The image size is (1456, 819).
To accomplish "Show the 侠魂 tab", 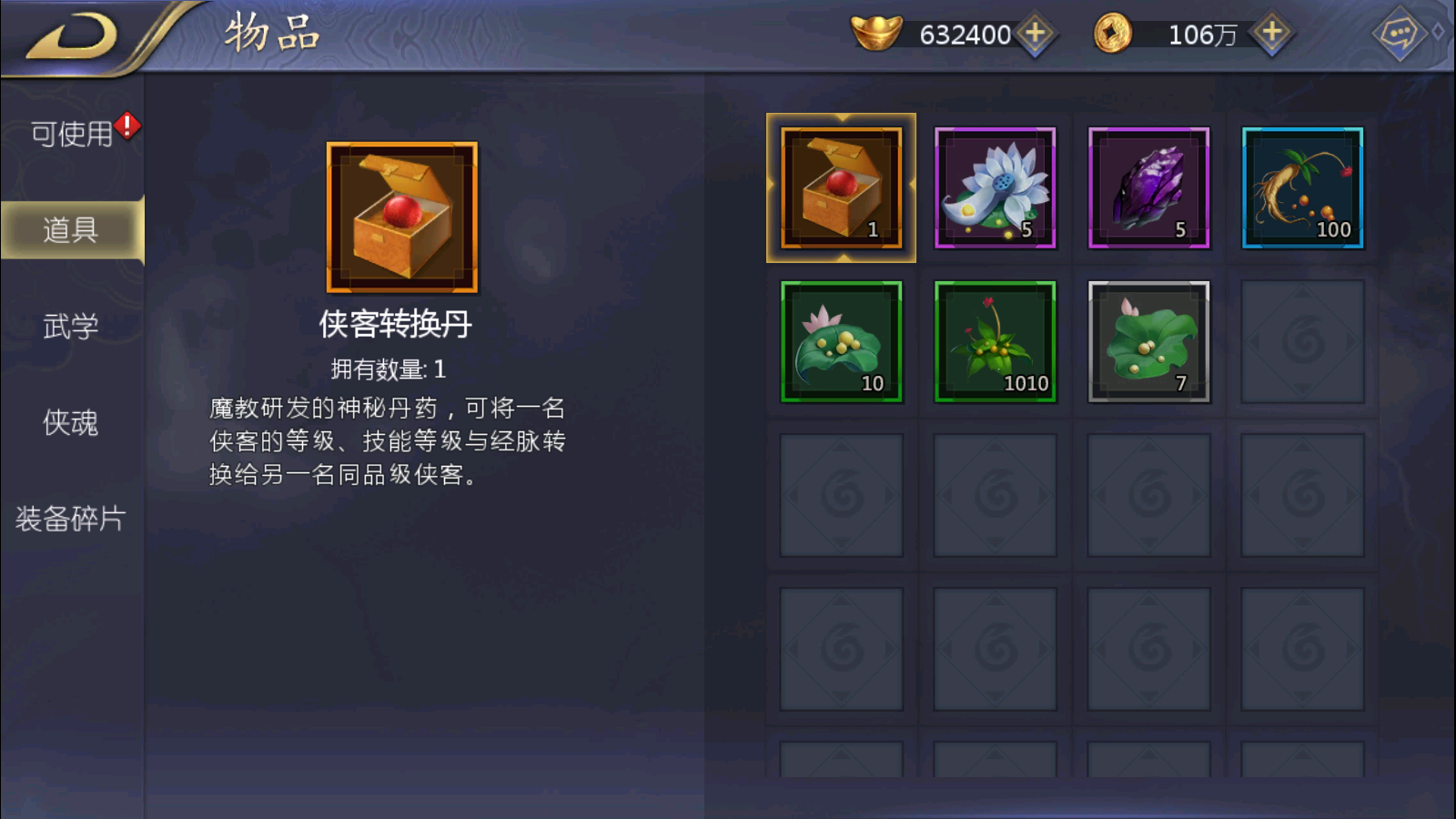I will click(x=71, y=422).
